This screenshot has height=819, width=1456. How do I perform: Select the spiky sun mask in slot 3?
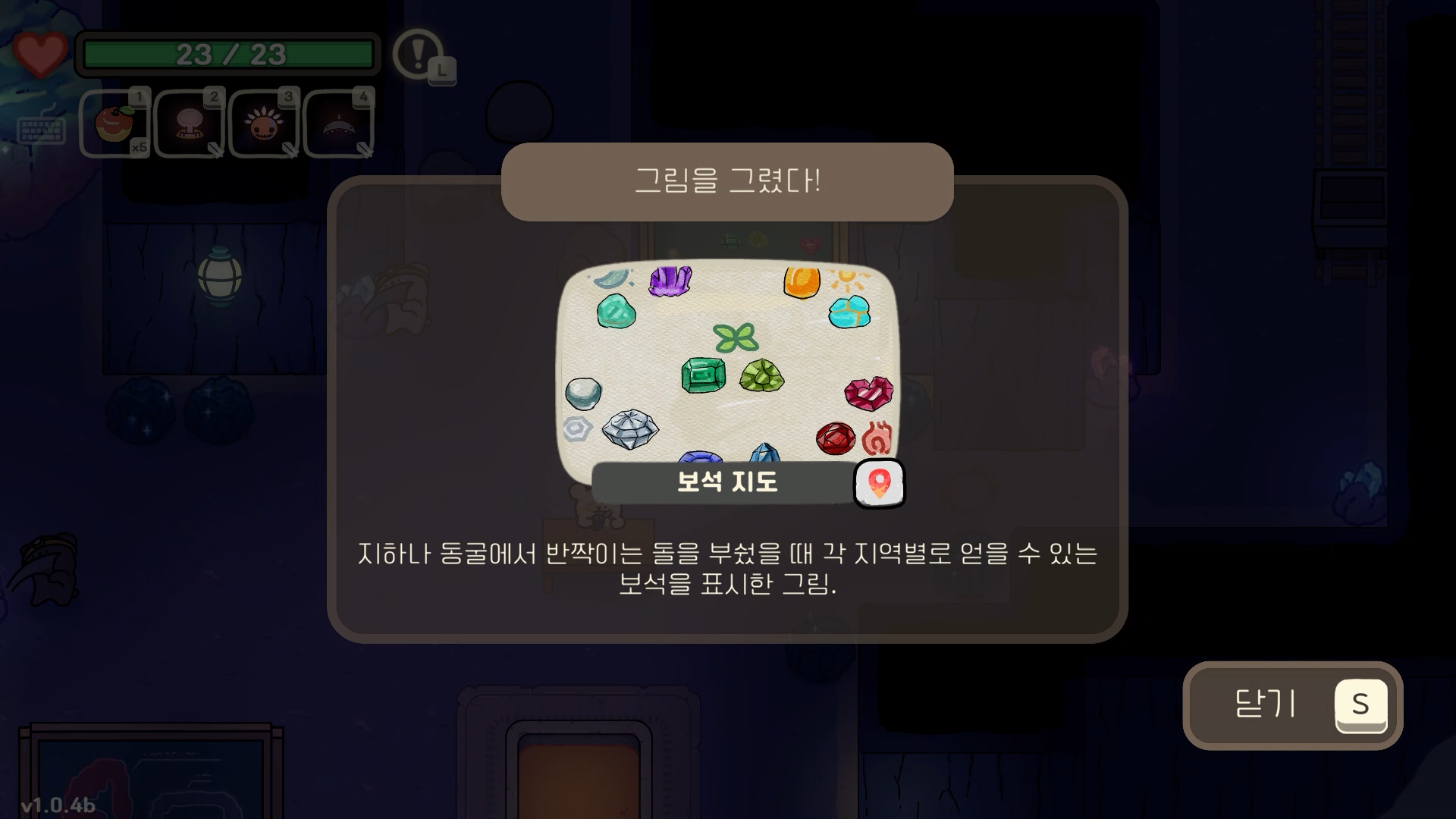(x=264, y=124)
